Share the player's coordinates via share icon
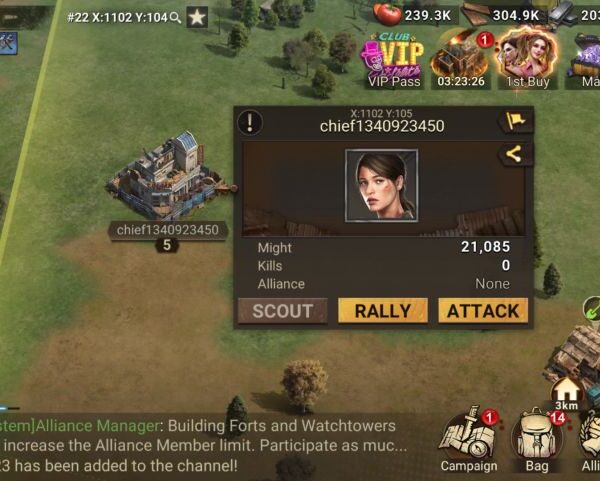Image resolution: width=600 pixels, height=481 pixels. 516,154
